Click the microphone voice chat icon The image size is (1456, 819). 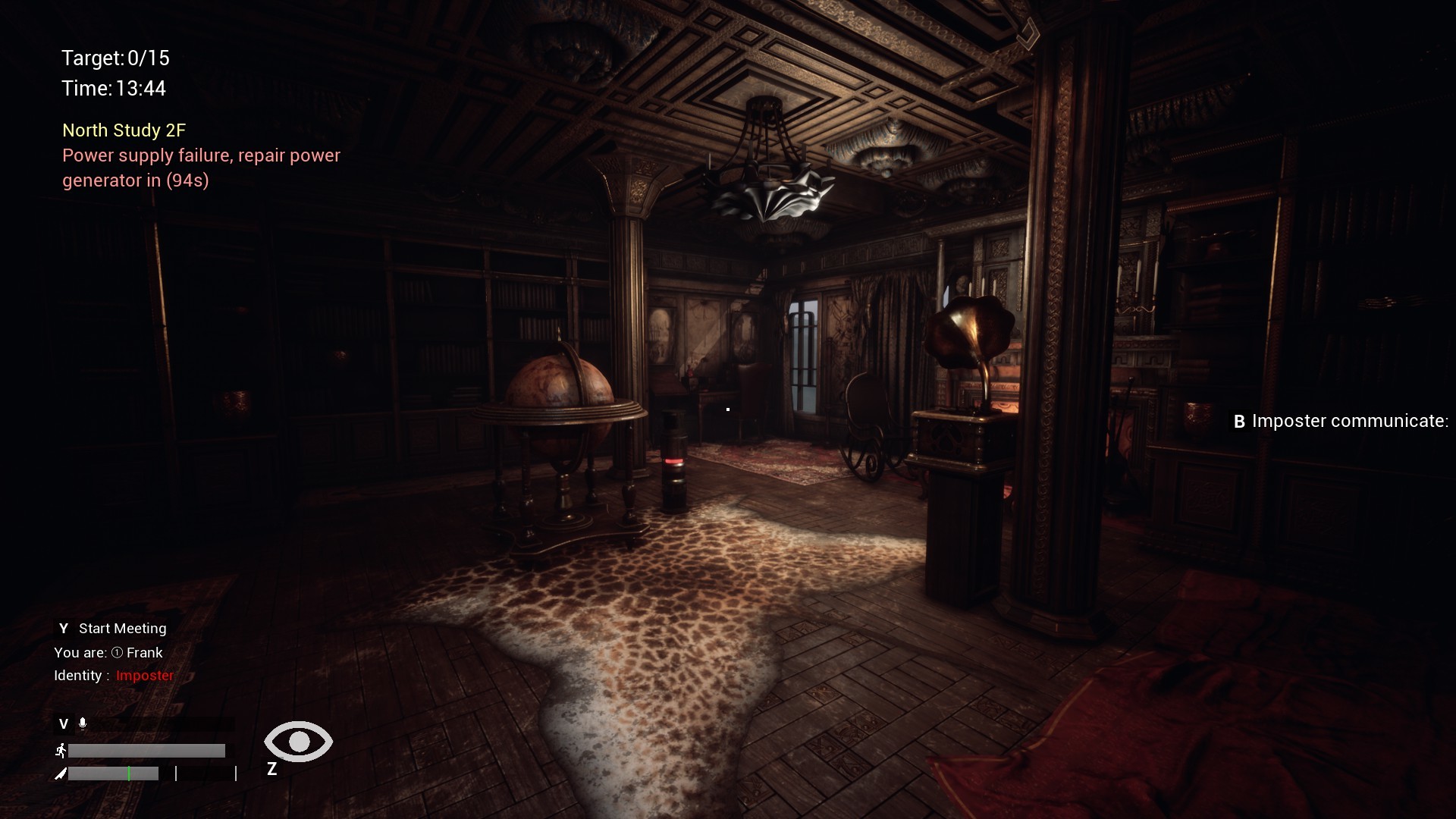83,723
